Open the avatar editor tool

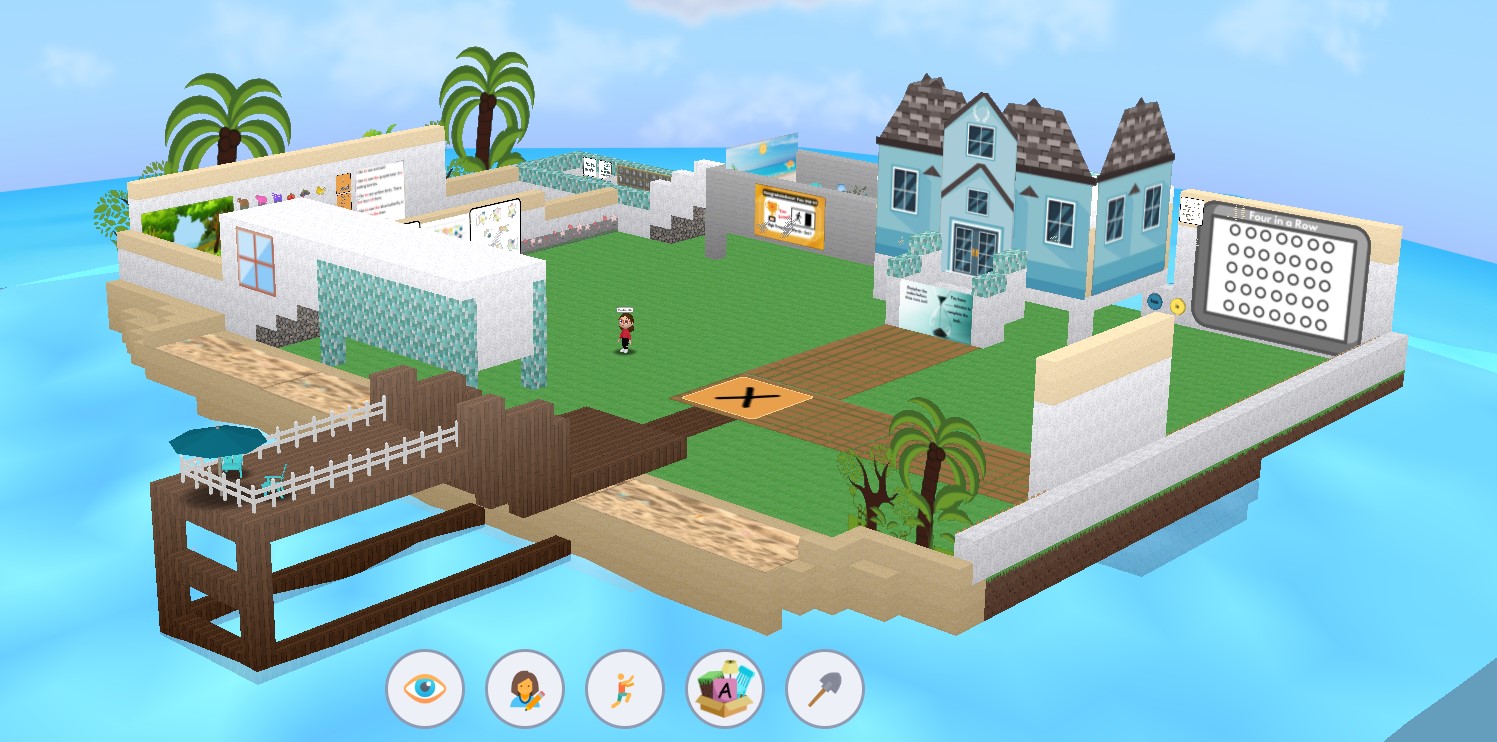pyautogui.click(x=527, y=688)
